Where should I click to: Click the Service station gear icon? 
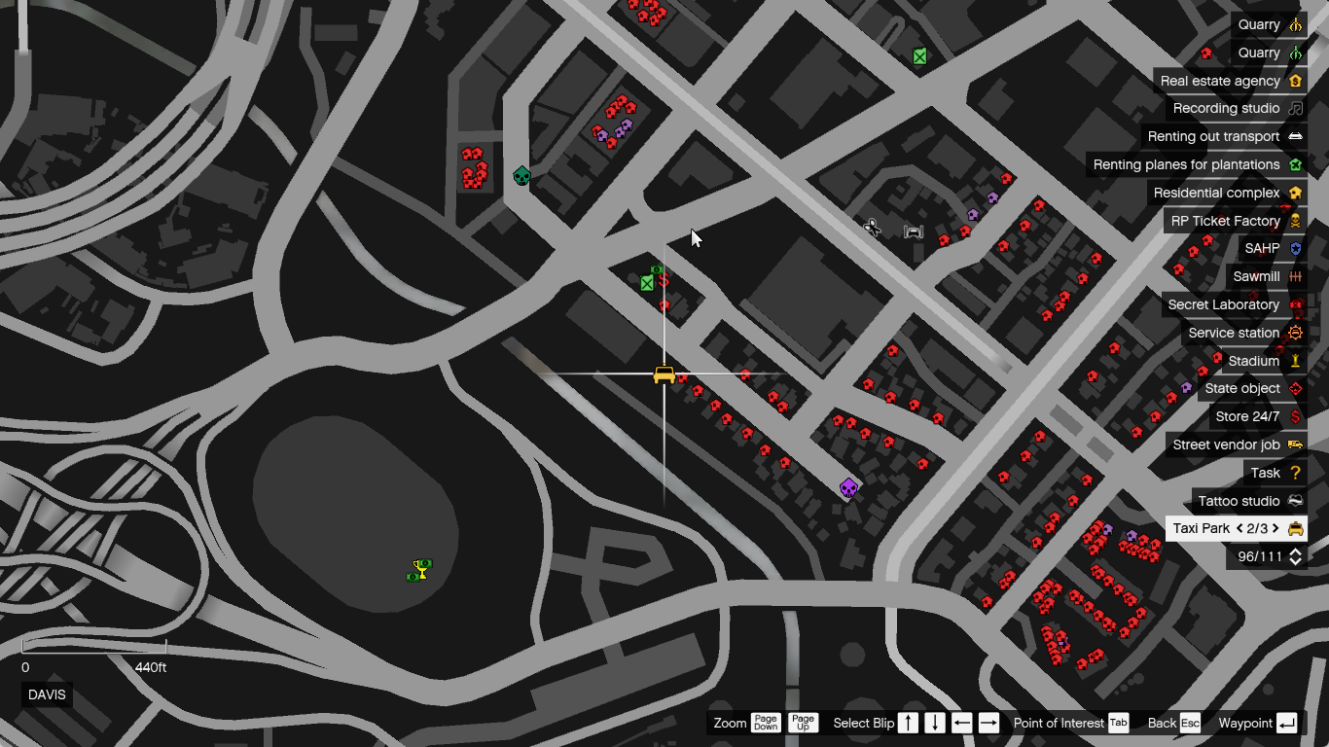(1297, 332)
